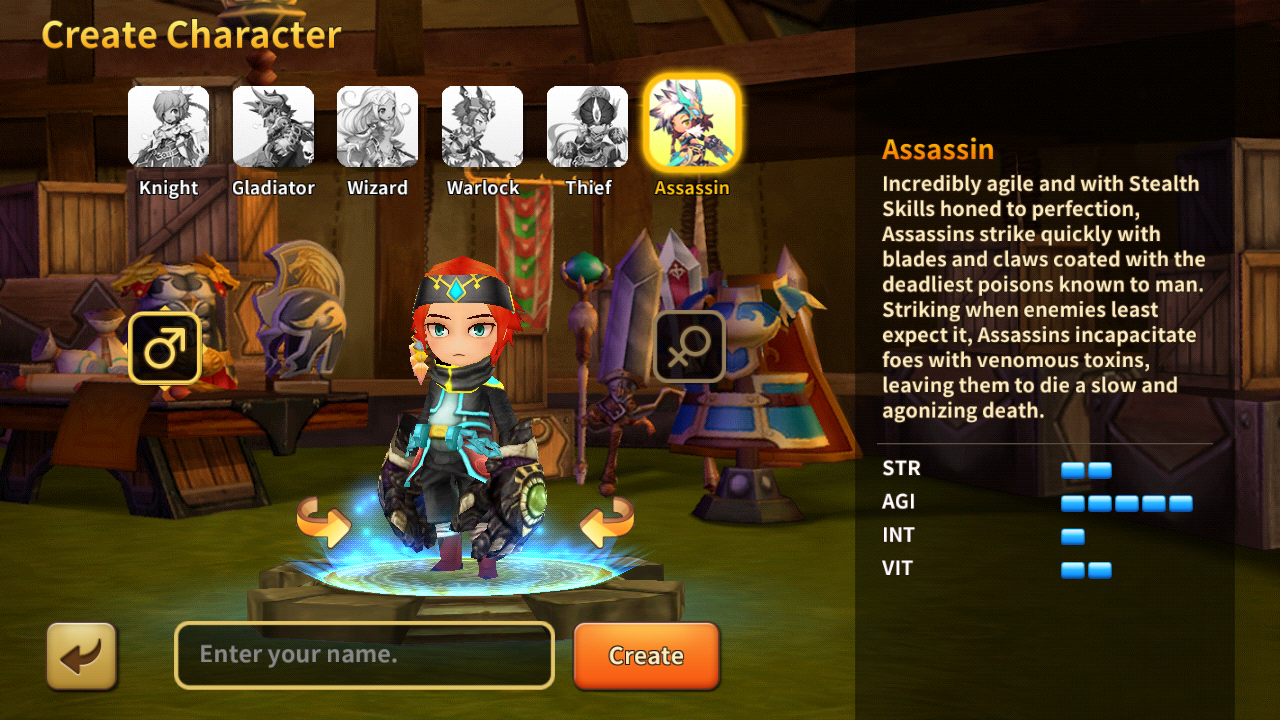Rotate character with the right curved arrow
Screen dimensions: 1280x720
click(x=607, y=522)
